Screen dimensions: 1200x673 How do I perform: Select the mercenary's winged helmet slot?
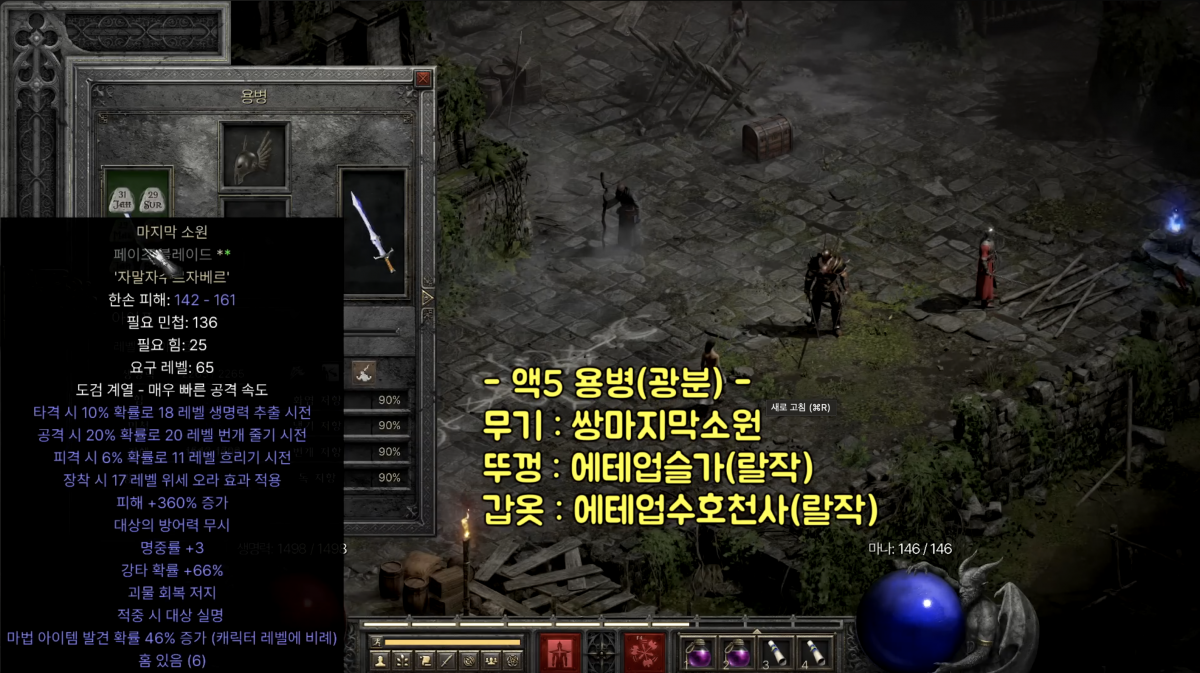pos(254,156)
